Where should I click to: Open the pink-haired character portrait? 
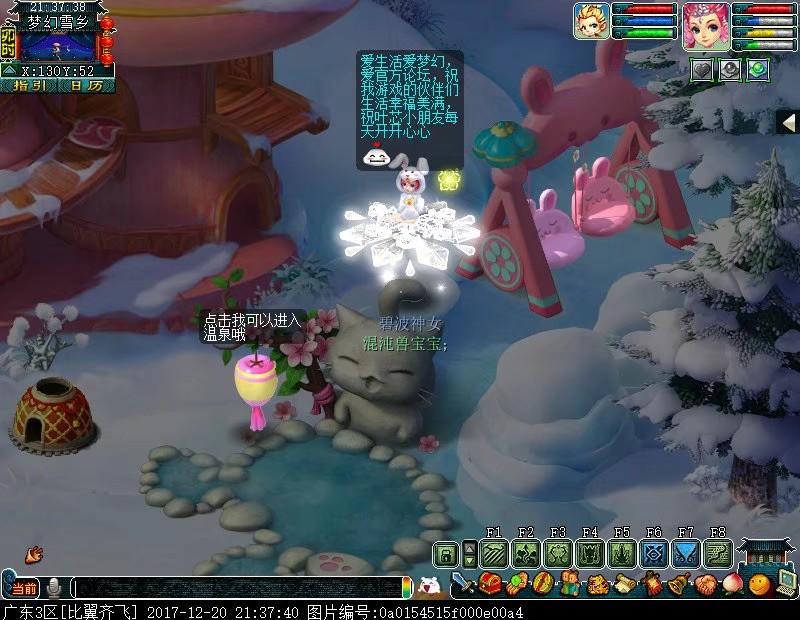705,23
